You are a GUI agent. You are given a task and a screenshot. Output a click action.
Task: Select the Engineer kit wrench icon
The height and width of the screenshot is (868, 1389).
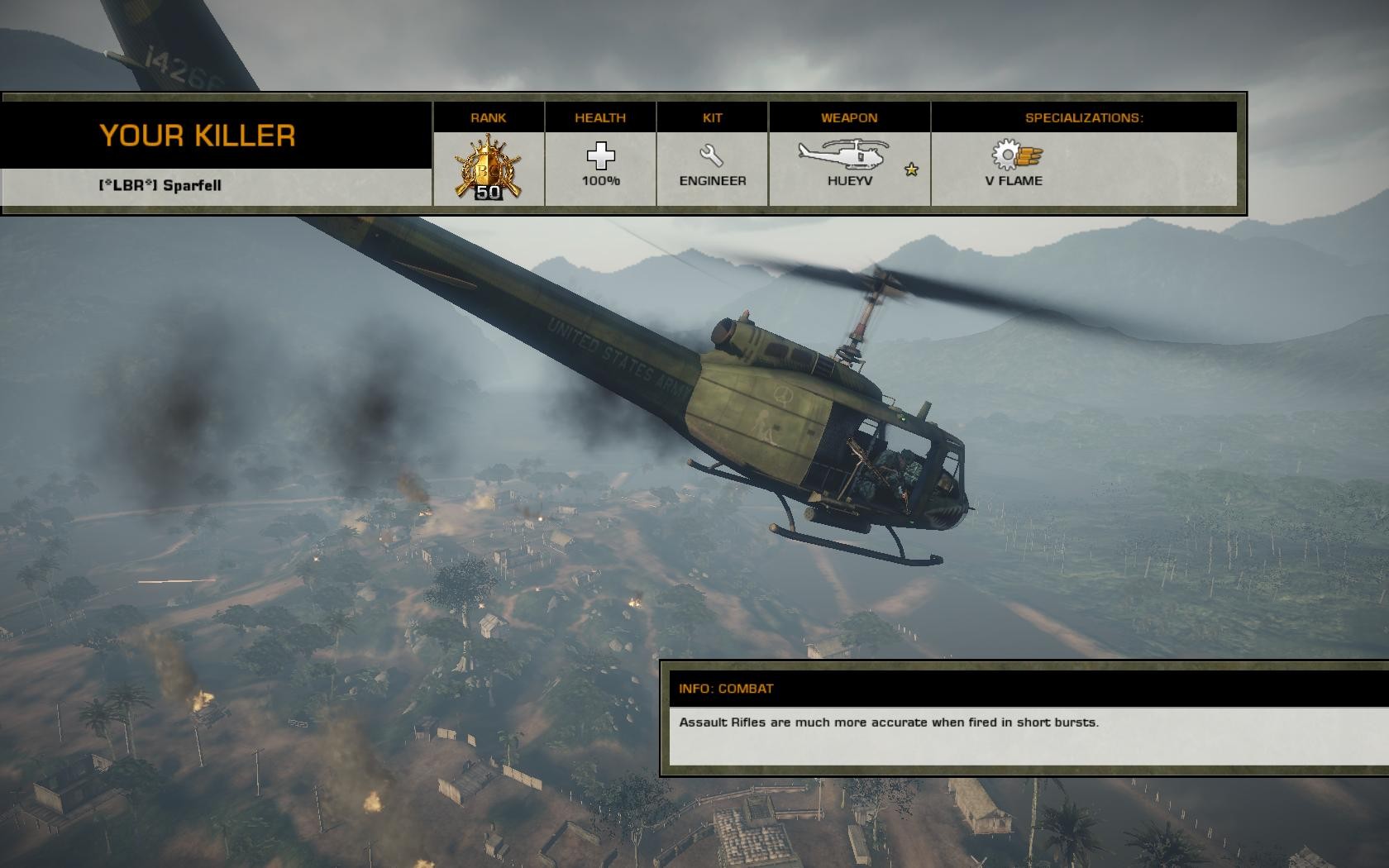(711, 155)
